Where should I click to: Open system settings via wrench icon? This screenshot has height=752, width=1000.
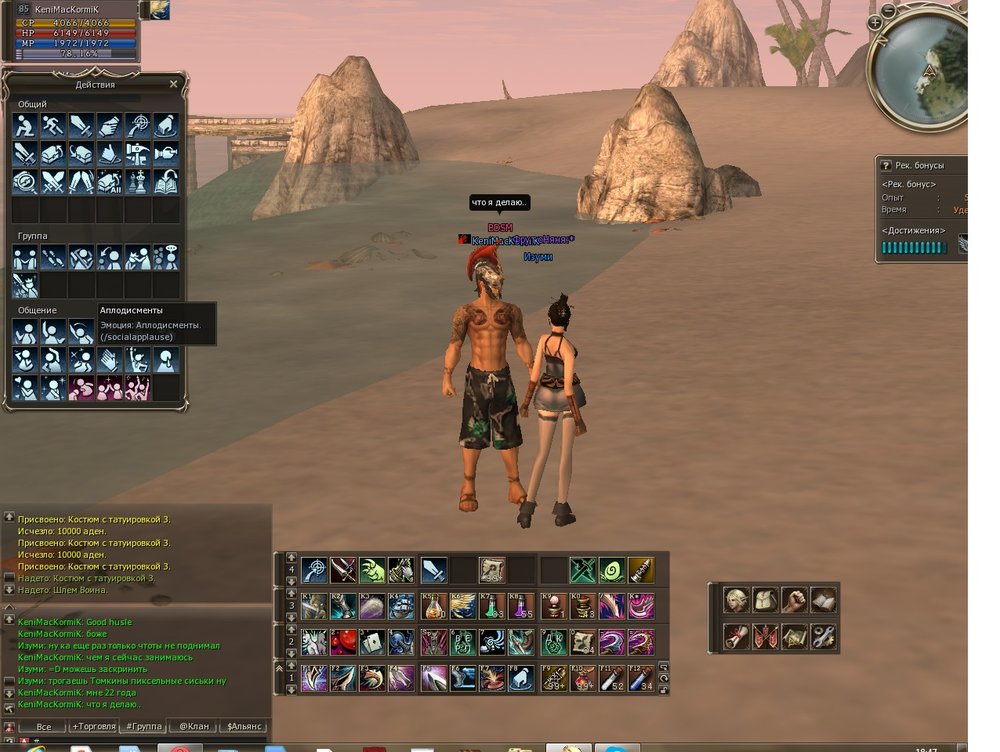point(823,636)
